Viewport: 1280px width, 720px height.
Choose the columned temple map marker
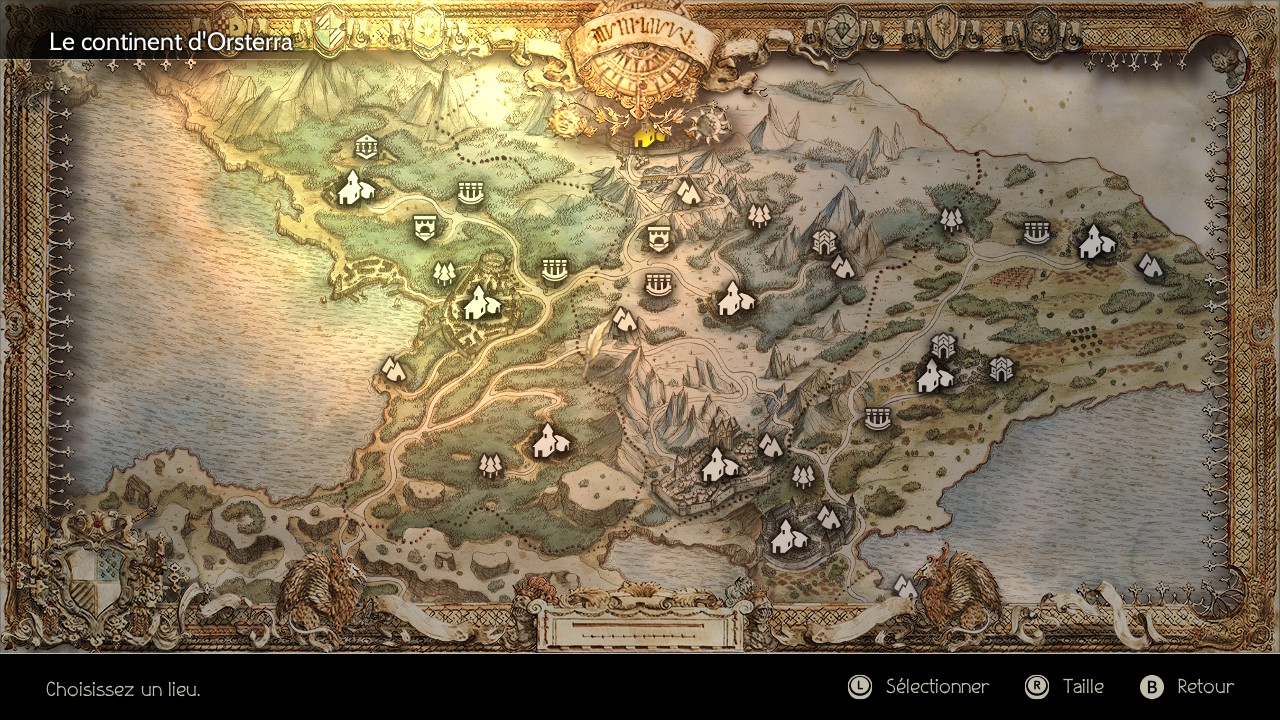coord(367,148)
